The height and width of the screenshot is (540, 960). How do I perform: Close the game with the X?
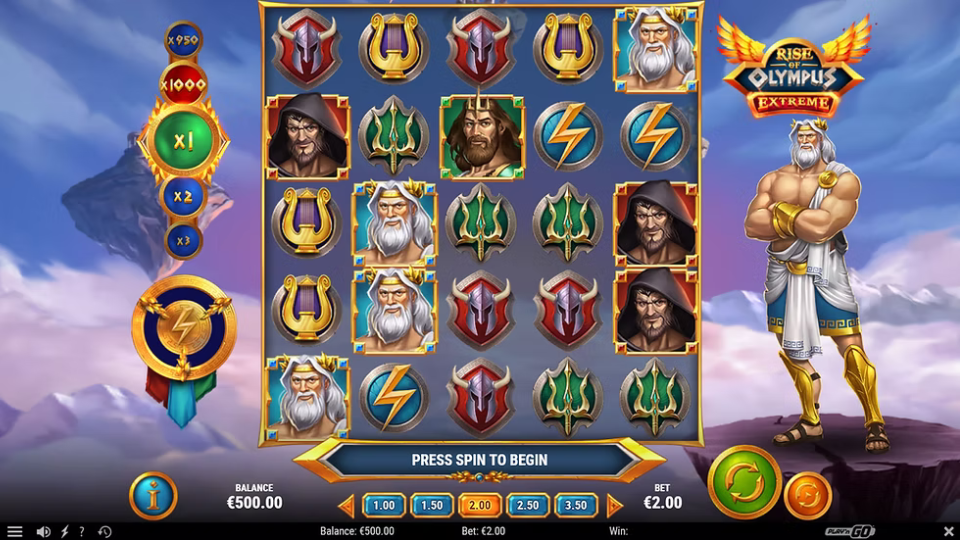(x=948, y=531)
